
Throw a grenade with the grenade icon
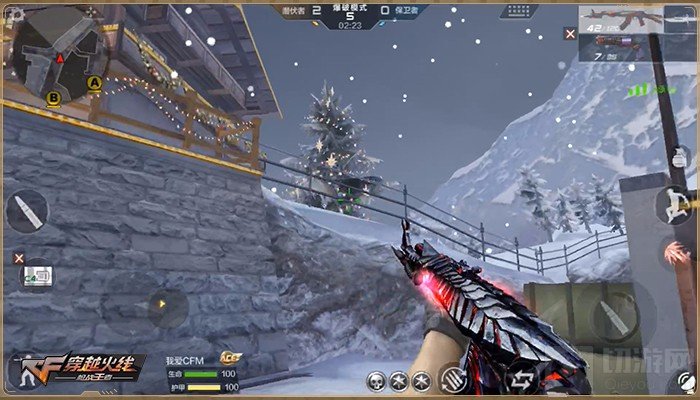click(x=680, y=157)
